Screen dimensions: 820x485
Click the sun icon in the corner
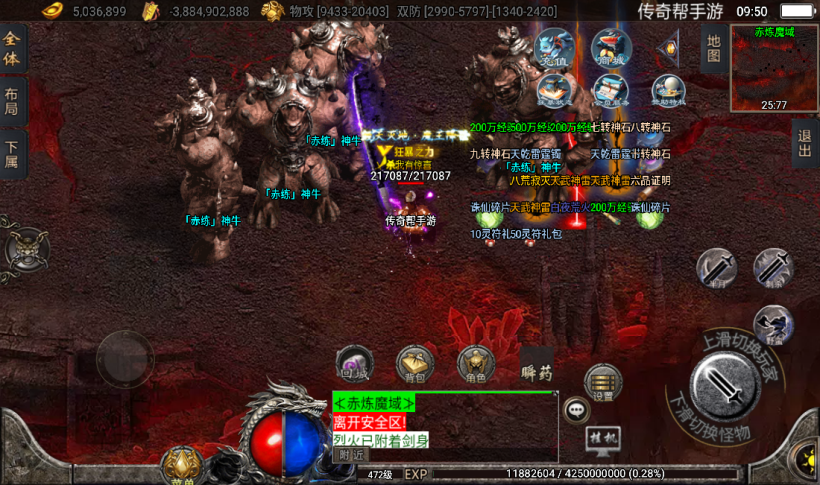pos(805,460)
